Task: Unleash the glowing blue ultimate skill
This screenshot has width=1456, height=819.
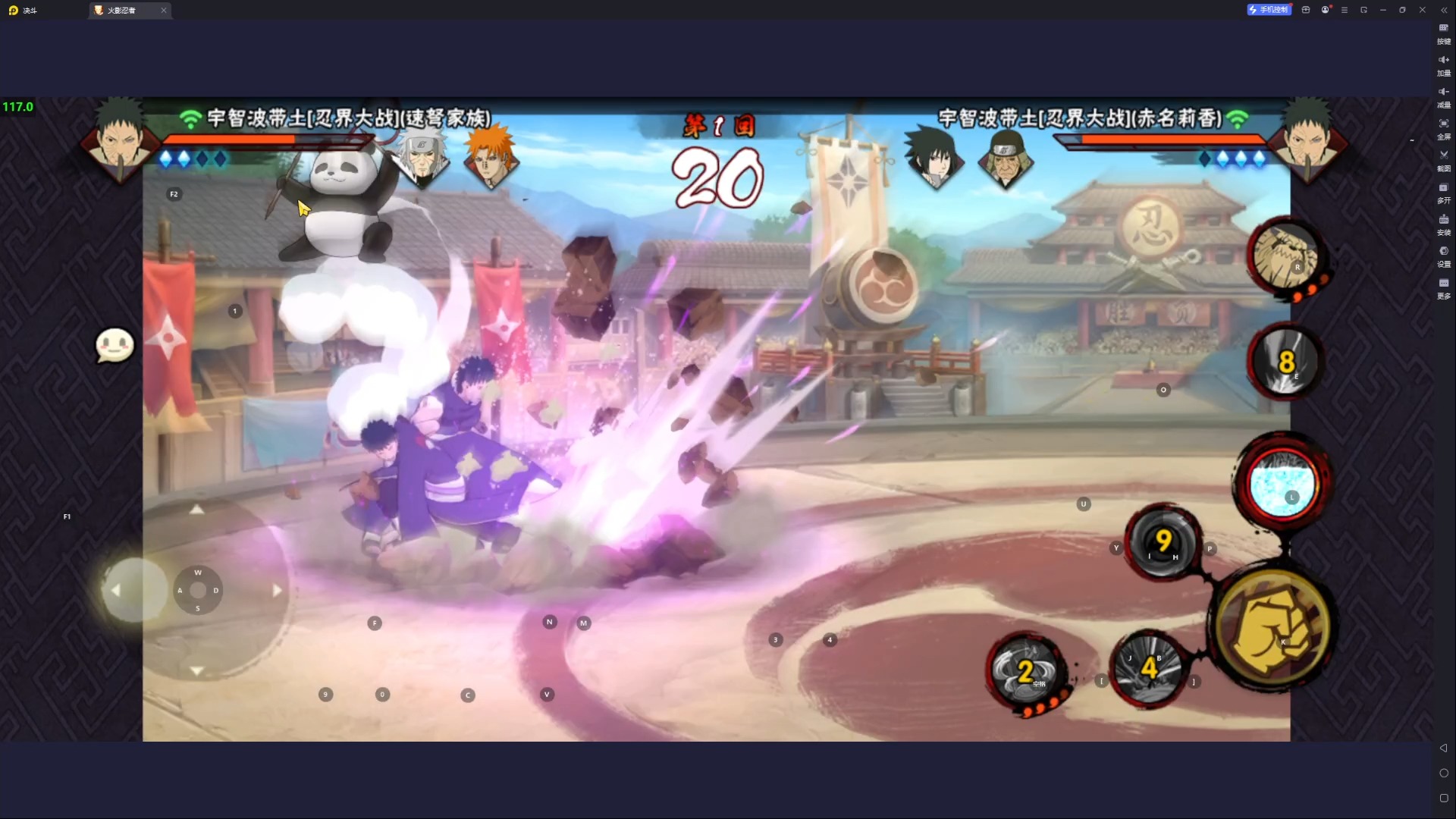Action: [1282, 485]
